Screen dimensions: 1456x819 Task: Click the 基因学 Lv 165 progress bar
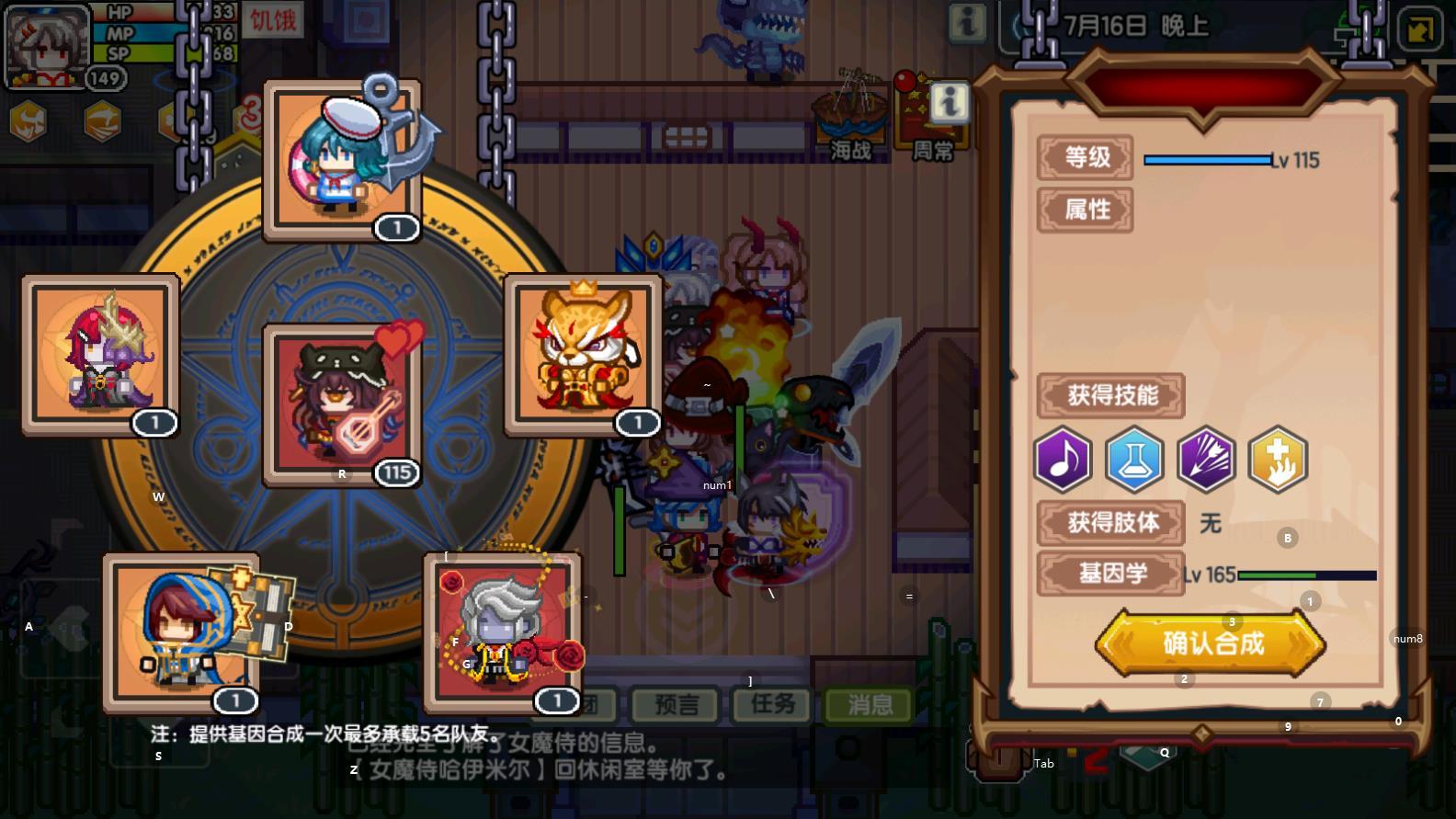(1305, 574)
